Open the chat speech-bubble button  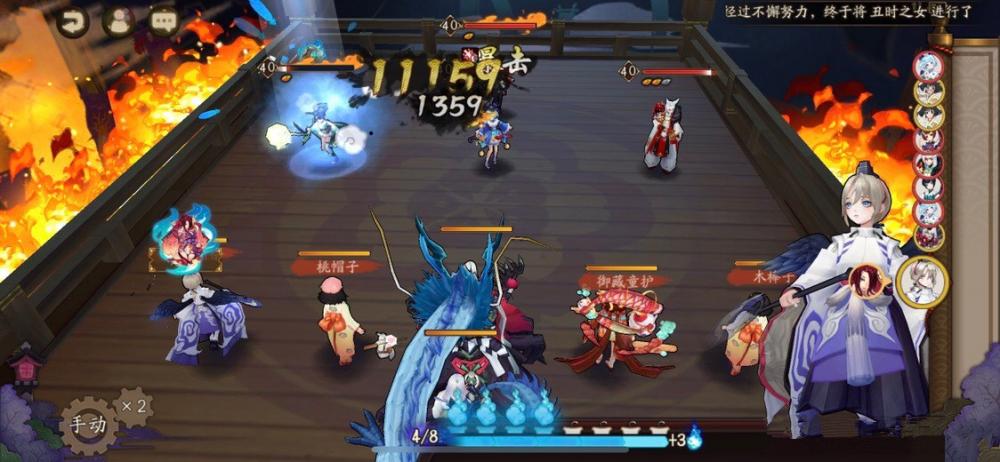tap(163, 19)
